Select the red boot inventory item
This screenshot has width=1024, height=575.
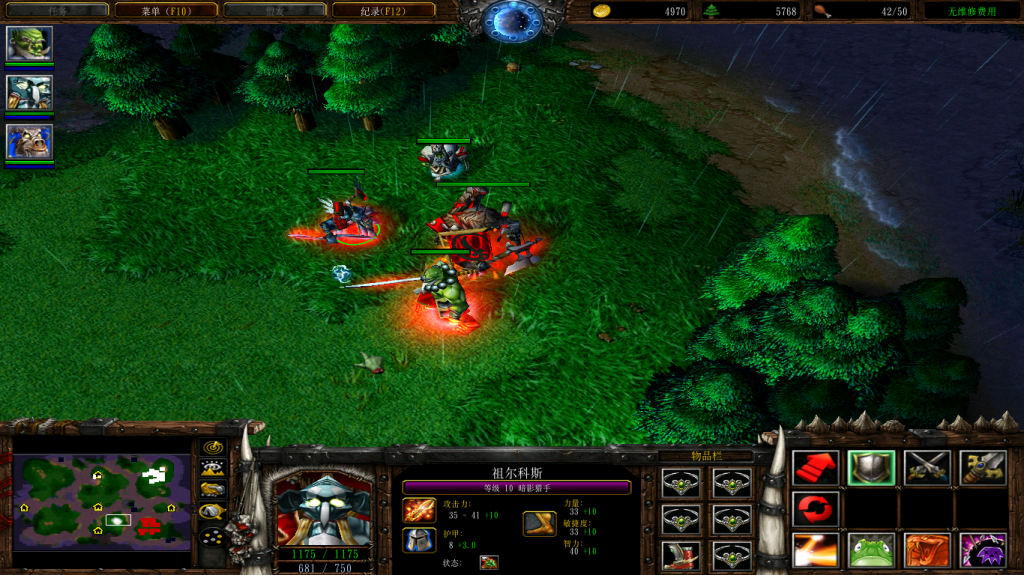pos(680,555)
